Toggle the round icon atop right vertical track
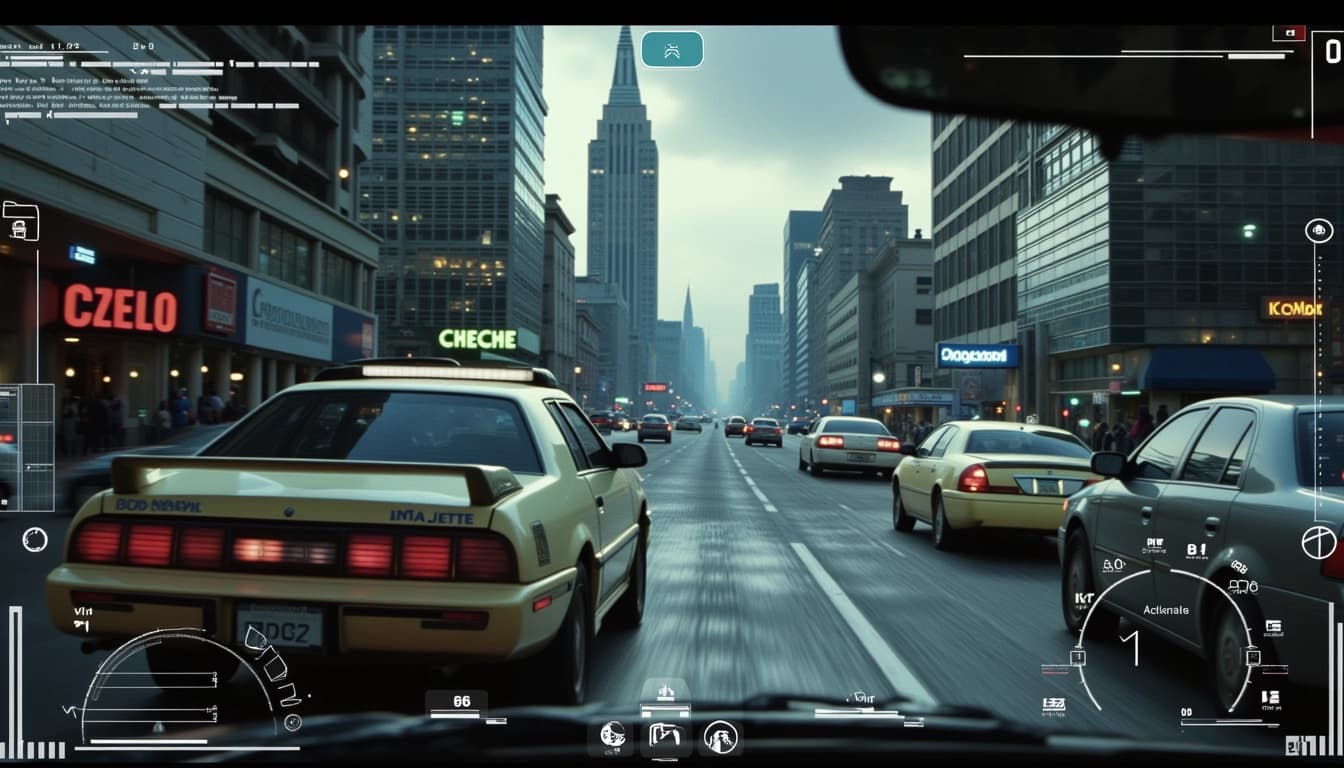 click(1319, 230)
